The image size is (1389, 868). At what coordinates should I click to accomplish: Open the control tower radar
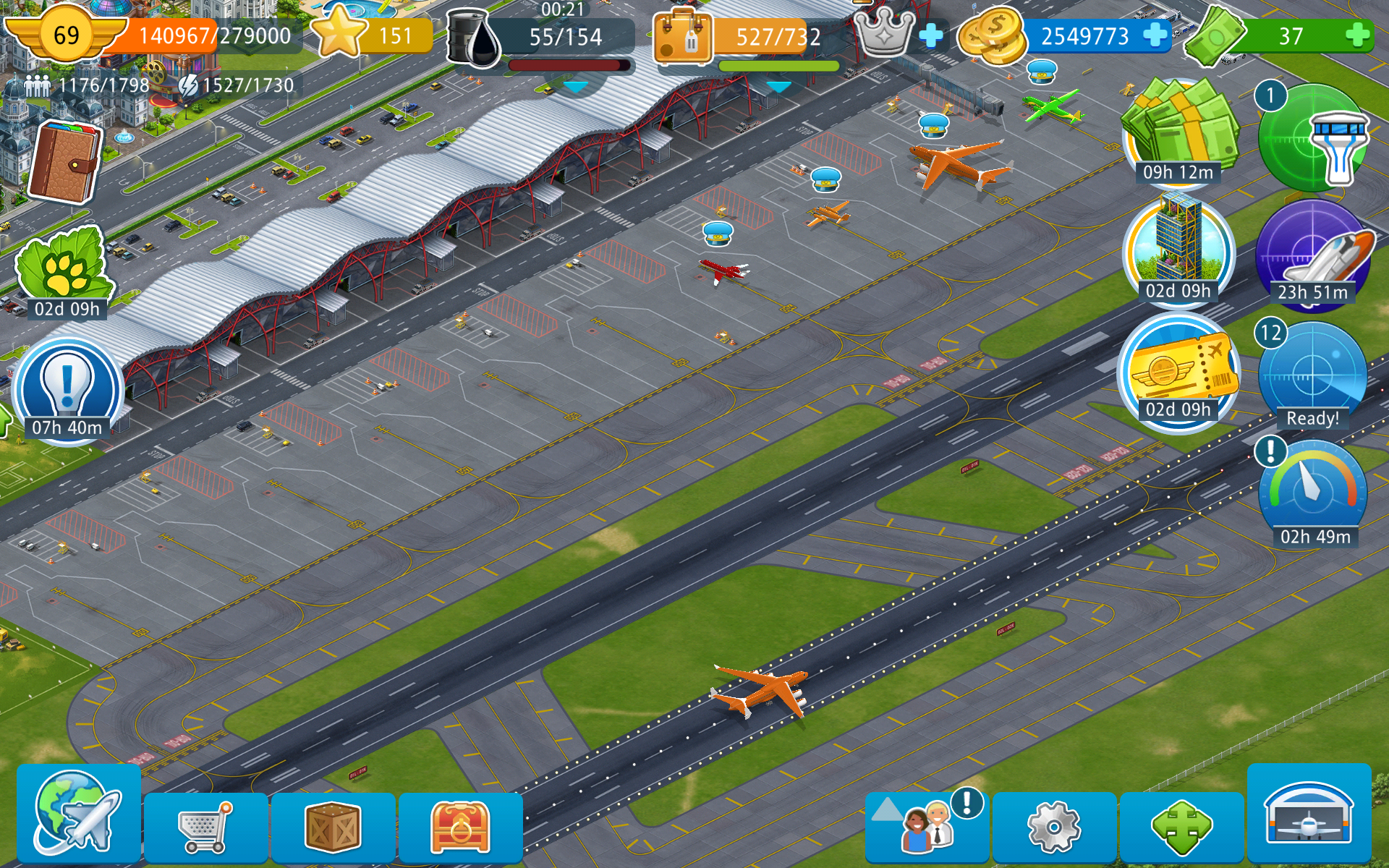(x=1312, y=139)
